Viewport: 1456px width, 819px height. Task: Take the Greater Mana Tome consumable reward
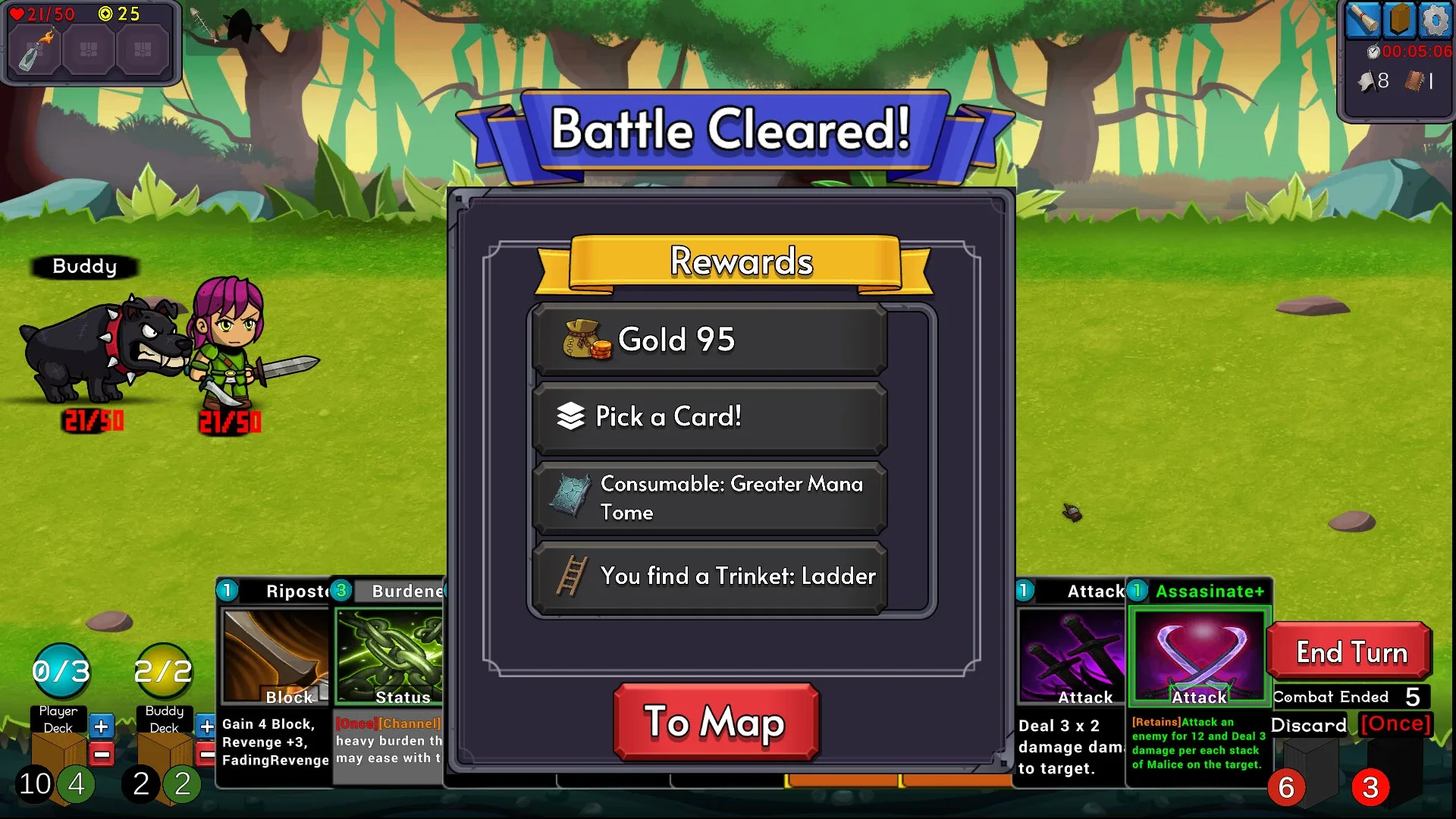[709, 497]
